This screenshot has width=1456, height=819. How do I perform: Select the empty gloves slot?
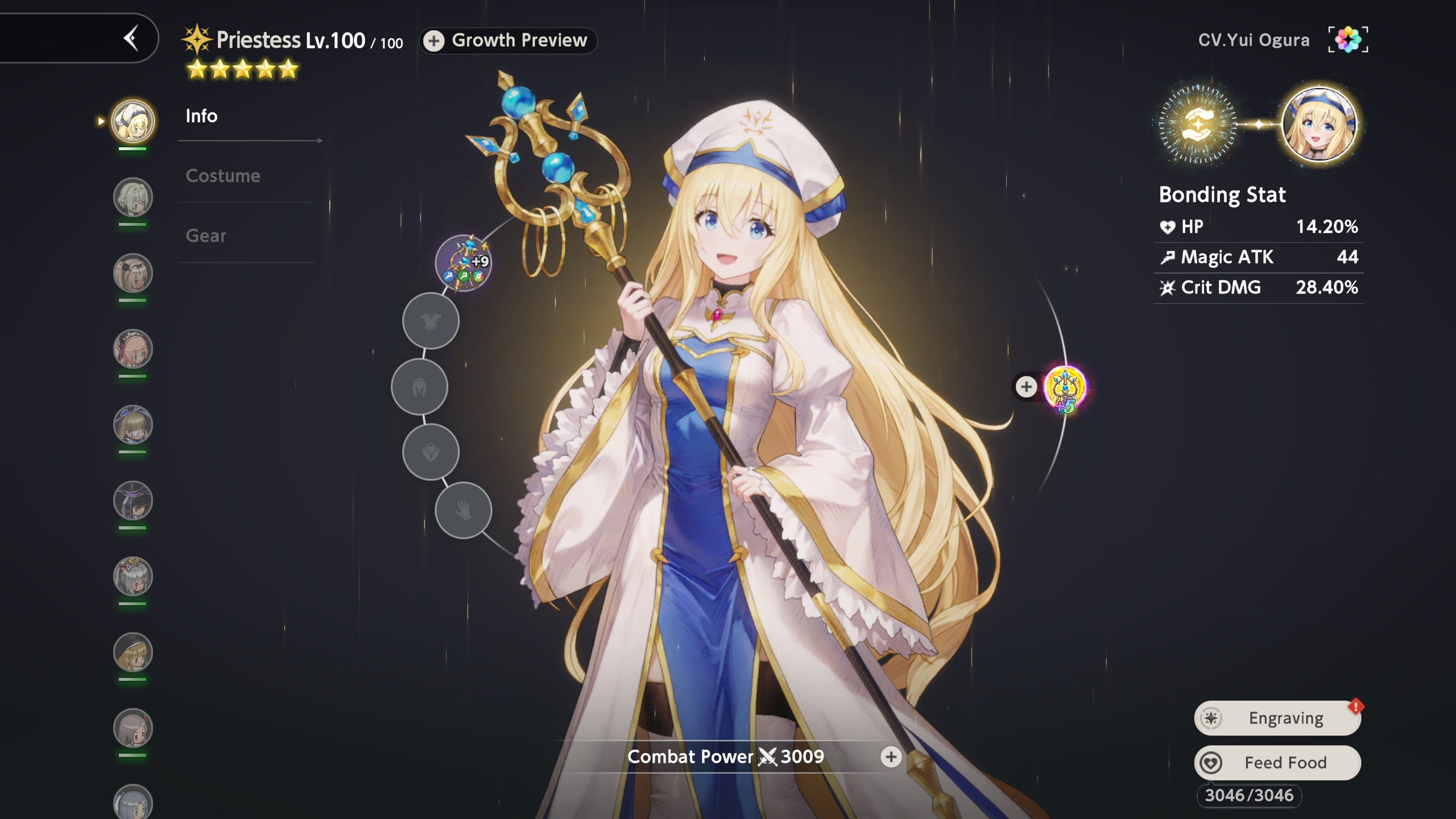coord(463,510)
